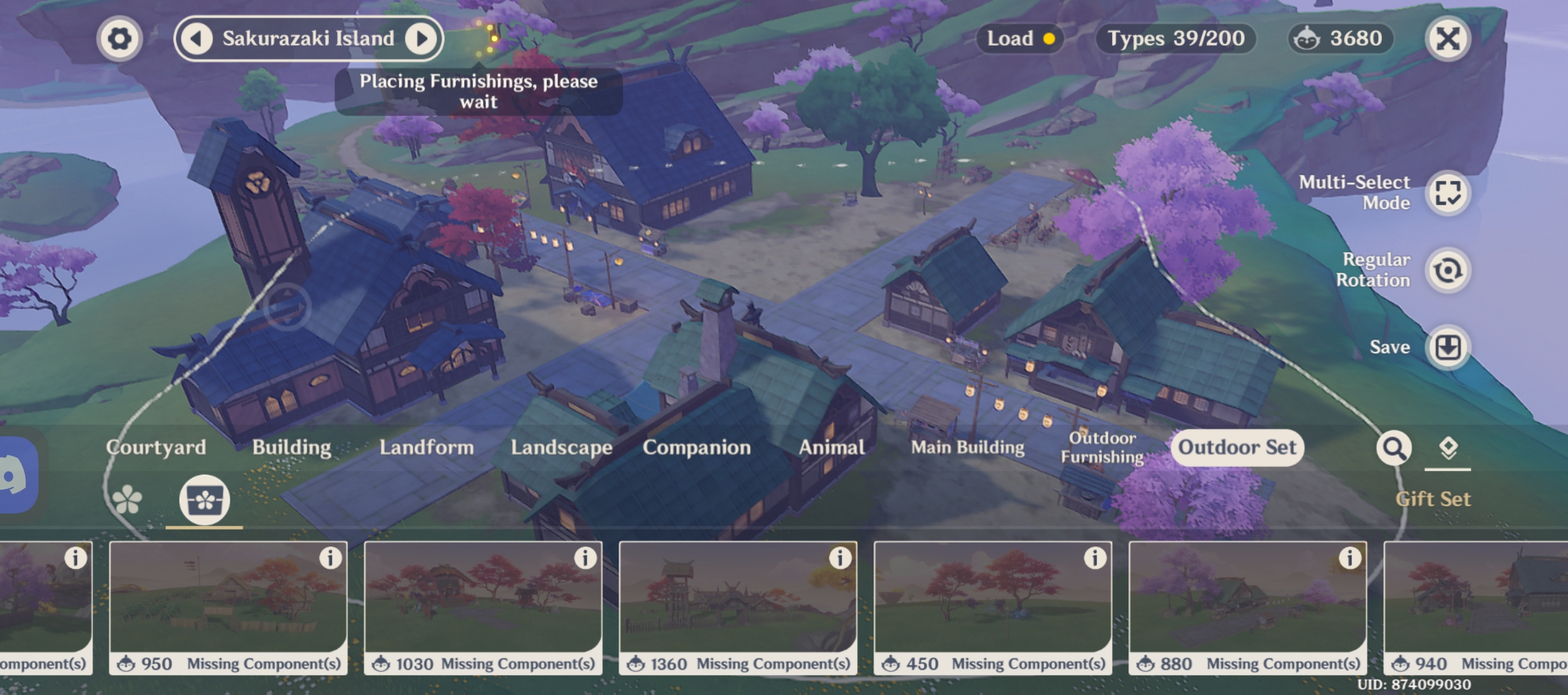Select the Regular Rotation tool
Viewport: 1568px width, 695px height.
click(x=1446, y=270)
